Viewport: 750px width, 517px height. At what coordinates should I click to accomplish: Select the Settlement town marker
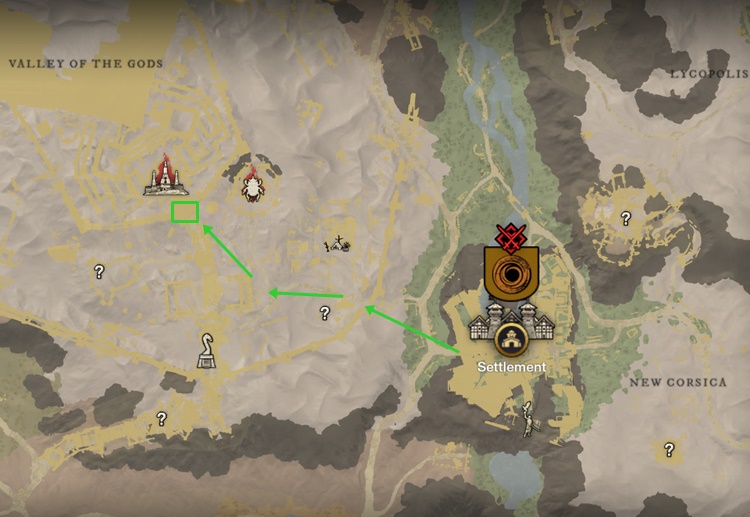[x=511, y=339]
